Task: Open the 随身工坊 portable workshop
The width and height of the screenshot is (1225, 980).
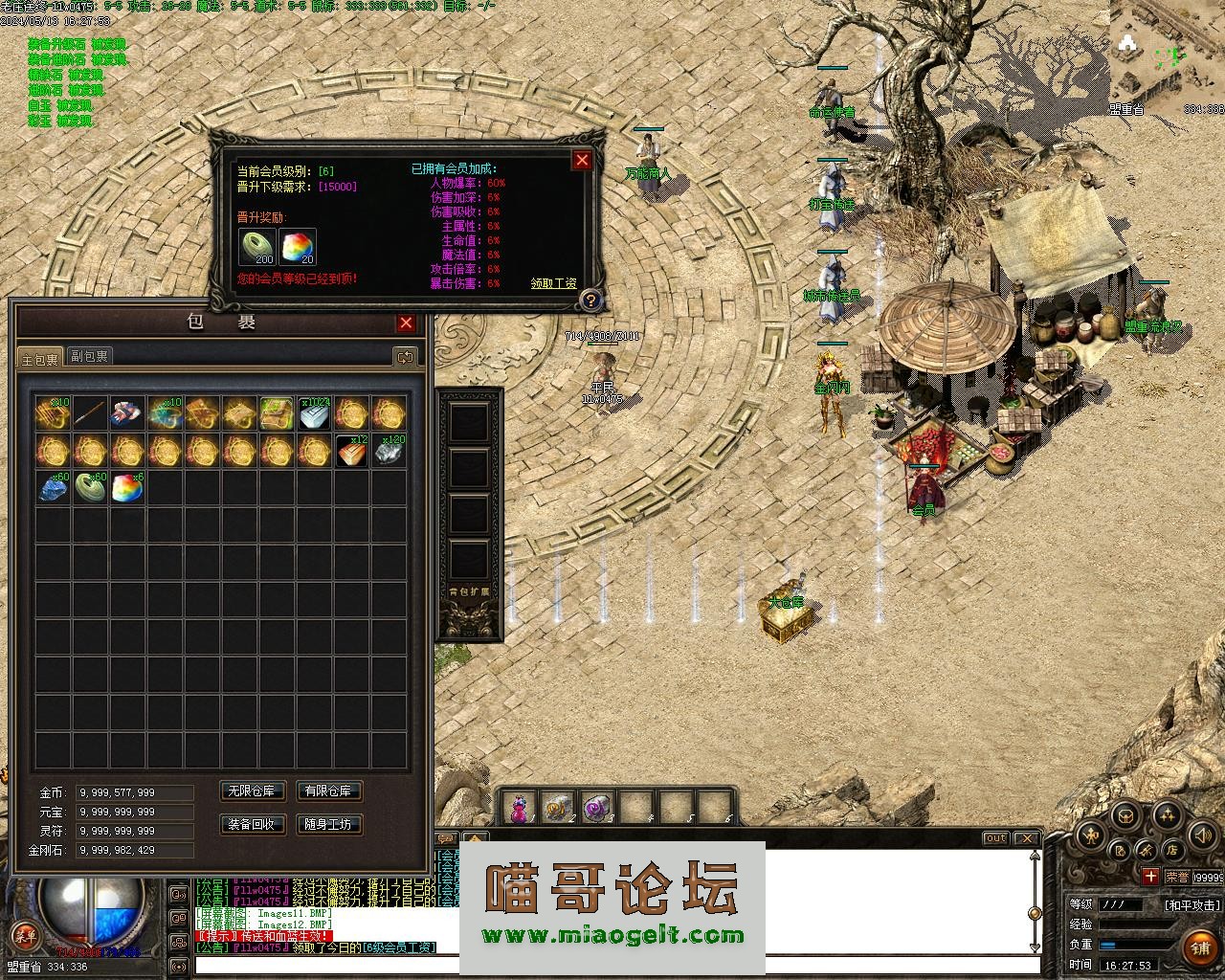Action: [x=329, y=824]
